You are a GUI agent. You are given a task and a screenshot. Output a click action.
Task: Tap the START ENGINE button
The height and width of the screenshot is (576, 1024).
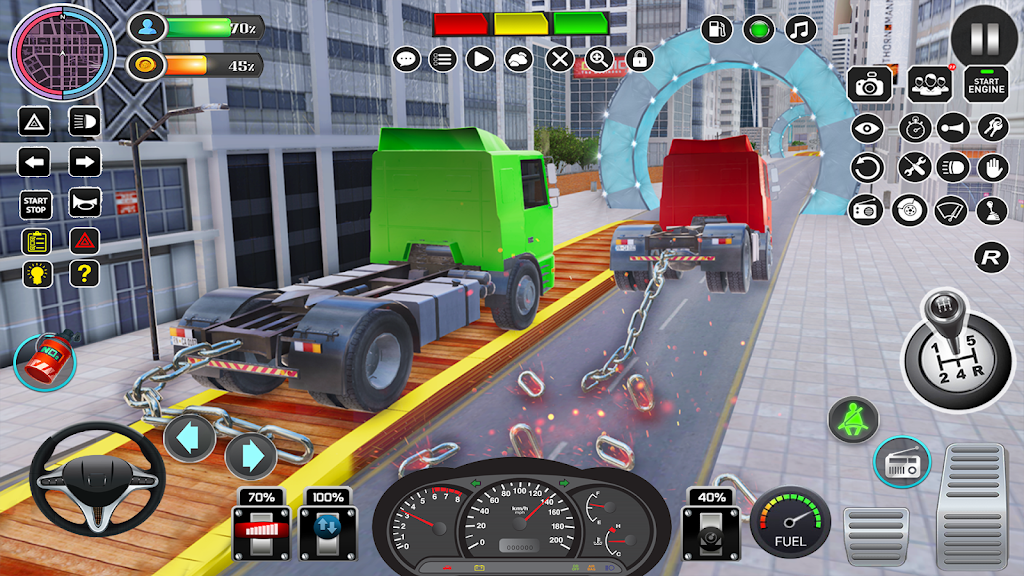(x=986, y=84)
